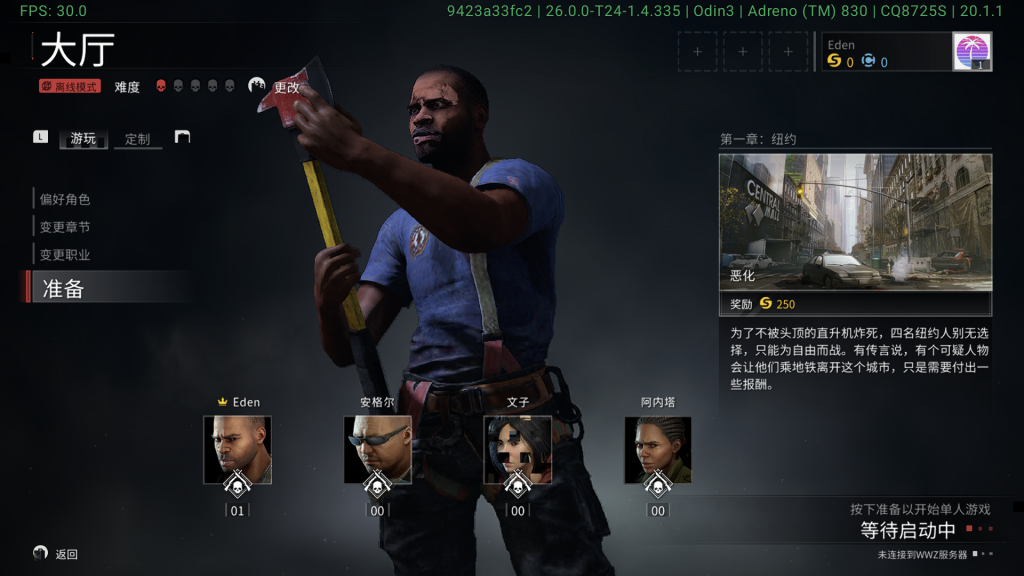Select the 文子 character portrait

(517, 449)
